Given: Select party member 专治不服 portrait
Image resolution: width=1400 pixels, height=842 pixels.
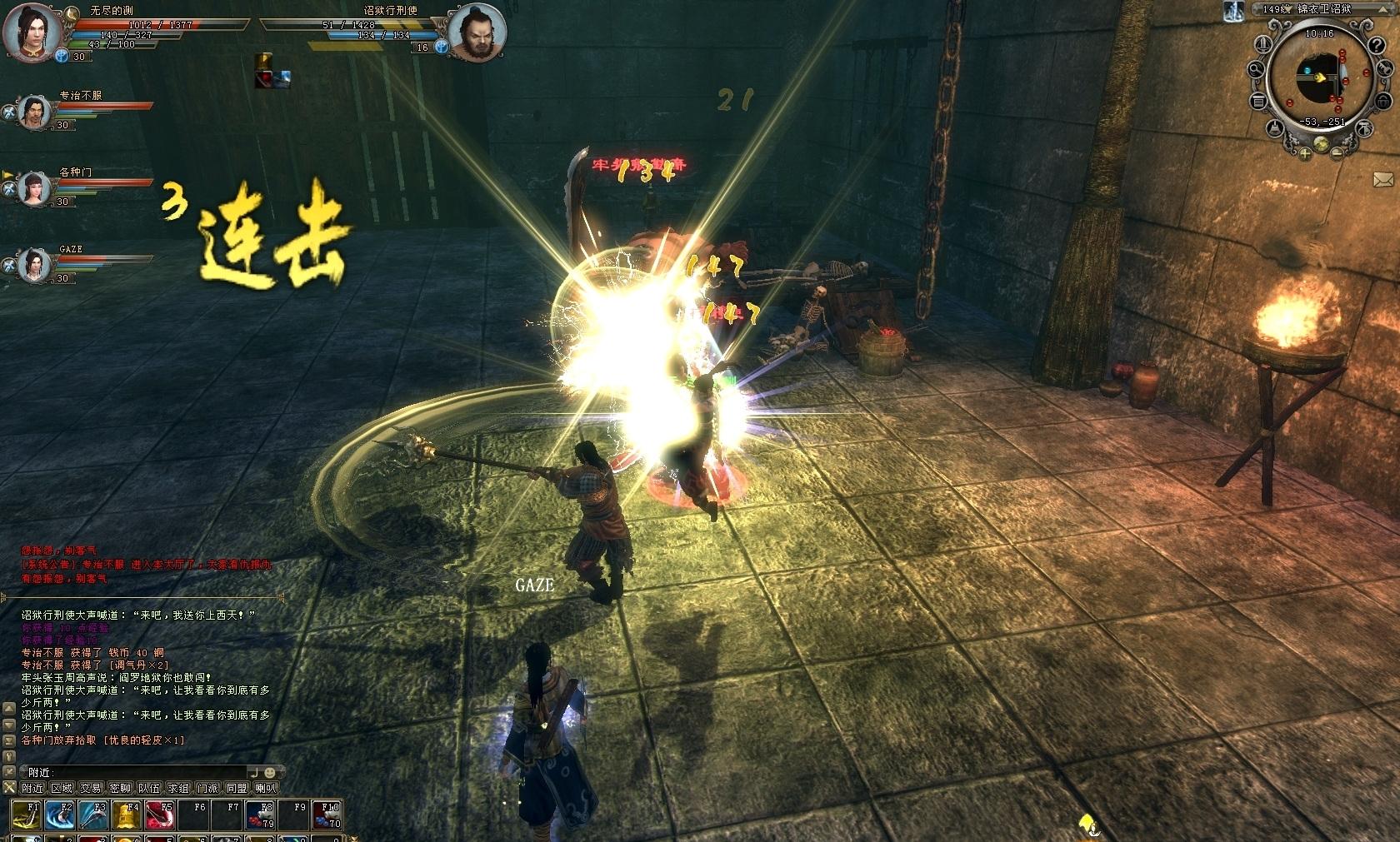Looking at the screenshot, I should tap(34, 111).
